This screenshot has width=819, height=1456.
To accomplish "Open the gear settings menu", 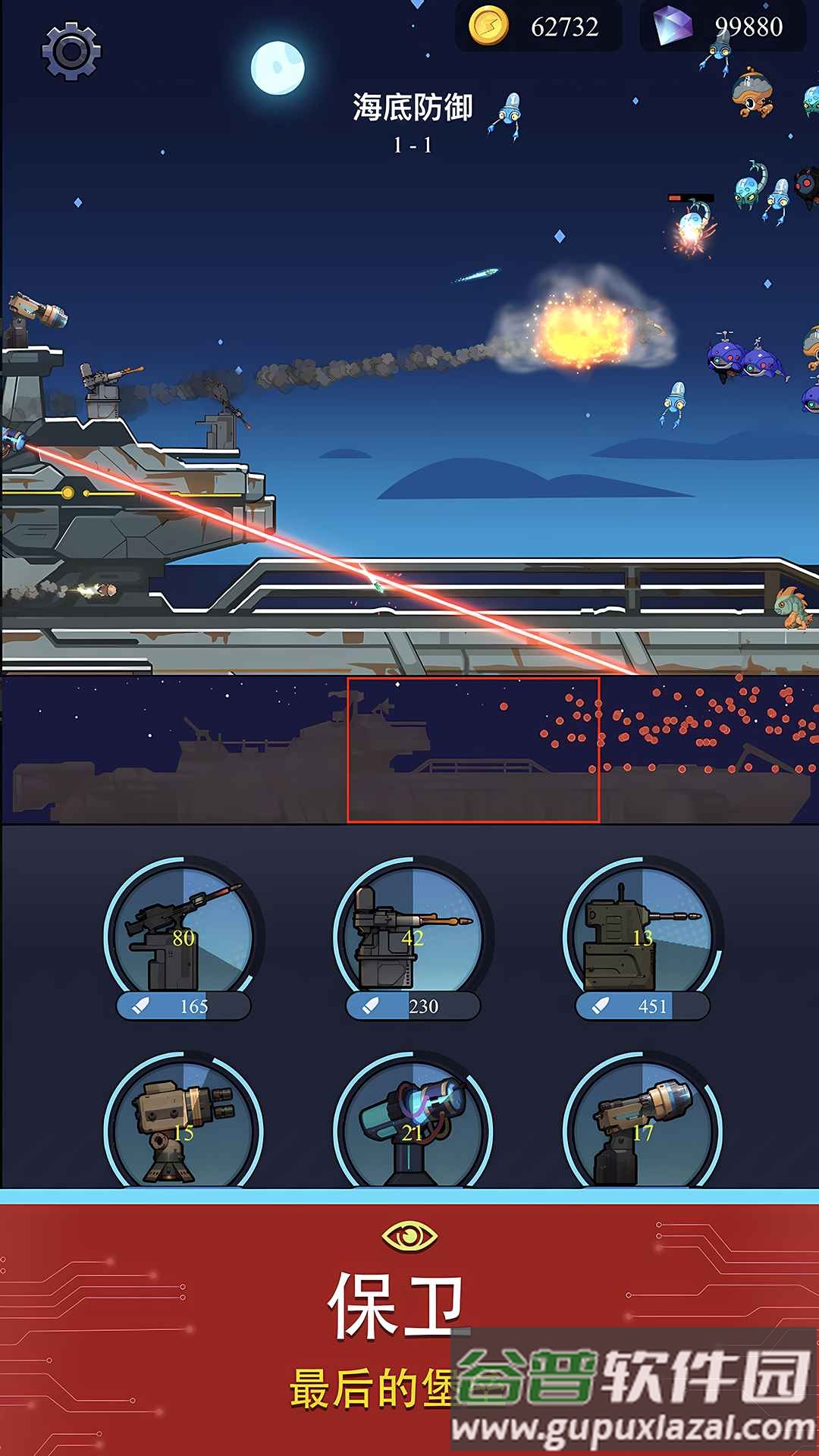I will [71, 51].
